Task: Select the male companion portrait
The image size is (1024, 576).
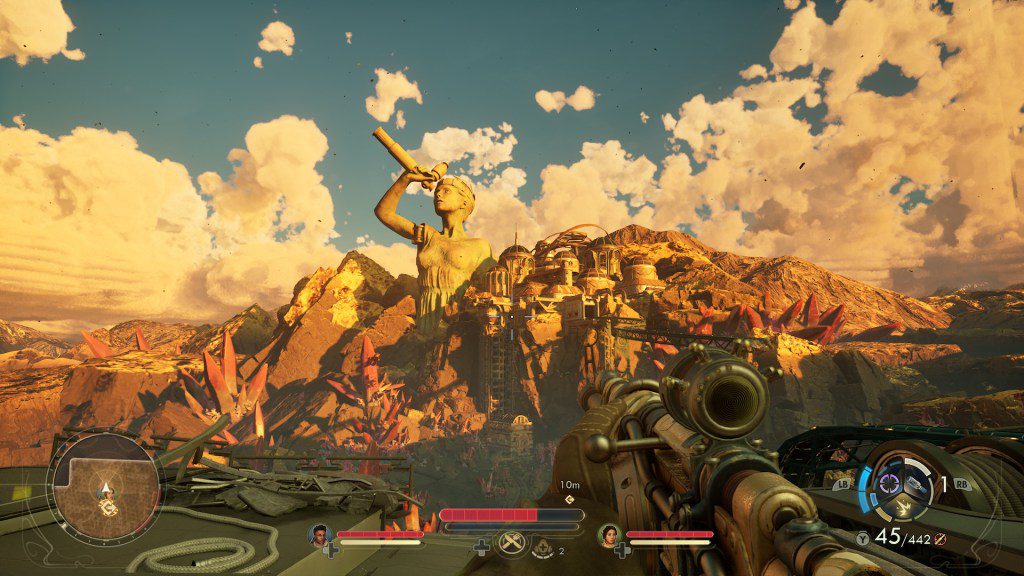Action: pyautogui.click(x=320, y=534)
